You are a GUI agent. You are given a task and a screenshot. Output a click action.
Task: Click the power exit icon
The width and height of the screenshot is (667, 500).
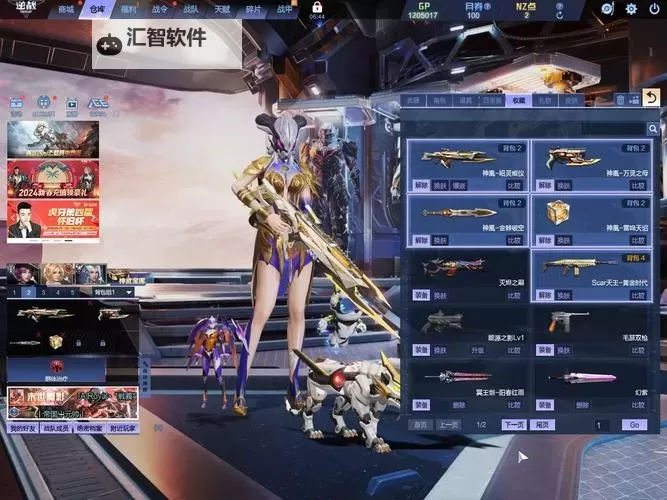[x=653, y=9]
